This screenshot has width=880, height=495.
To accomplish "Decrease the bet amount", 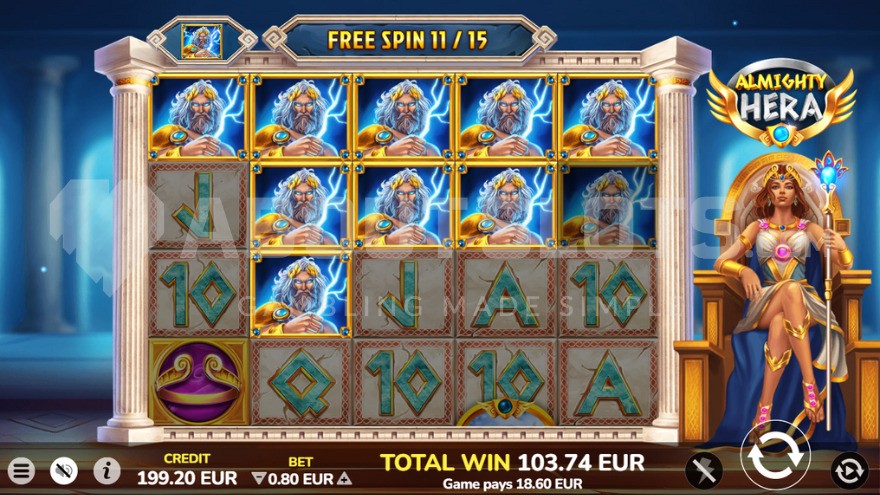I will click(x=258, y=479).
